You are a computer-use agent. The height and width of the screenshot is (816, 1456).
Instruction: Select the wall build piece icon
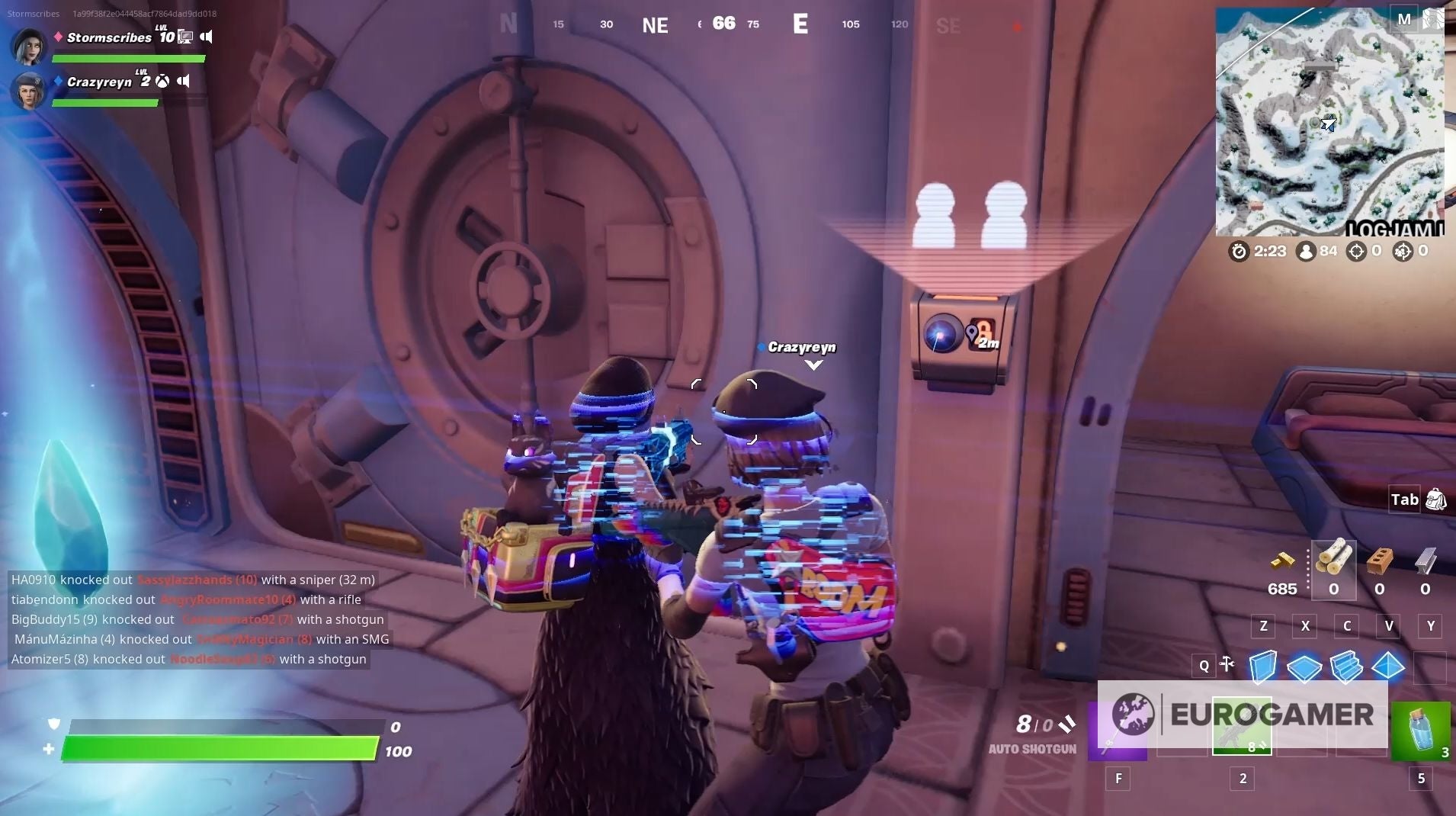pos(1263,667)
